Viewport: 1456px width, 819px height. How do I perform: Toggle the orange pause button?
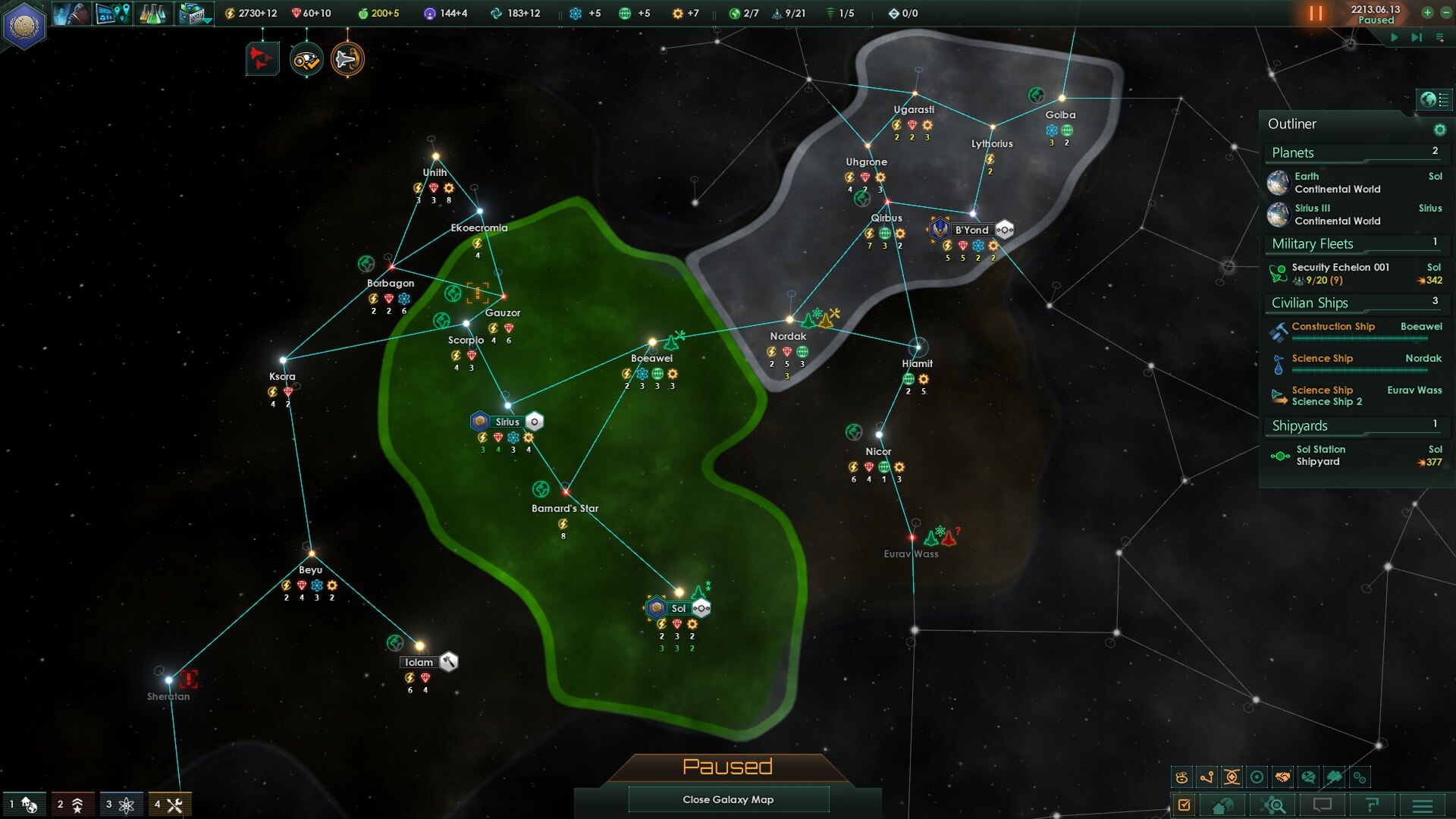point(1316,14)
